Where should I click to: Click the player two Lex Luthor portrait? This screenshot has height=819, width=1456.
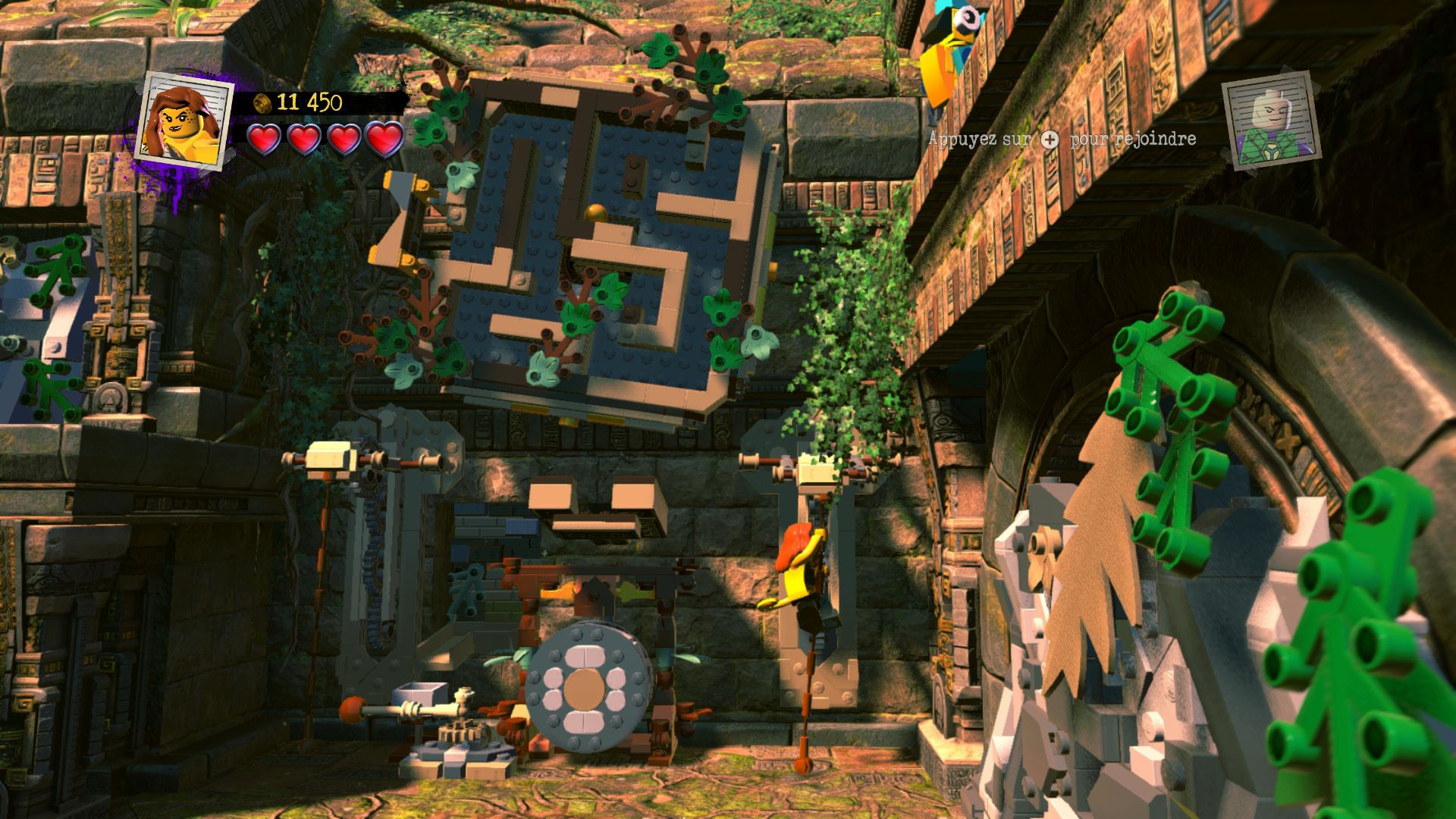click(x=1270, y=121)
